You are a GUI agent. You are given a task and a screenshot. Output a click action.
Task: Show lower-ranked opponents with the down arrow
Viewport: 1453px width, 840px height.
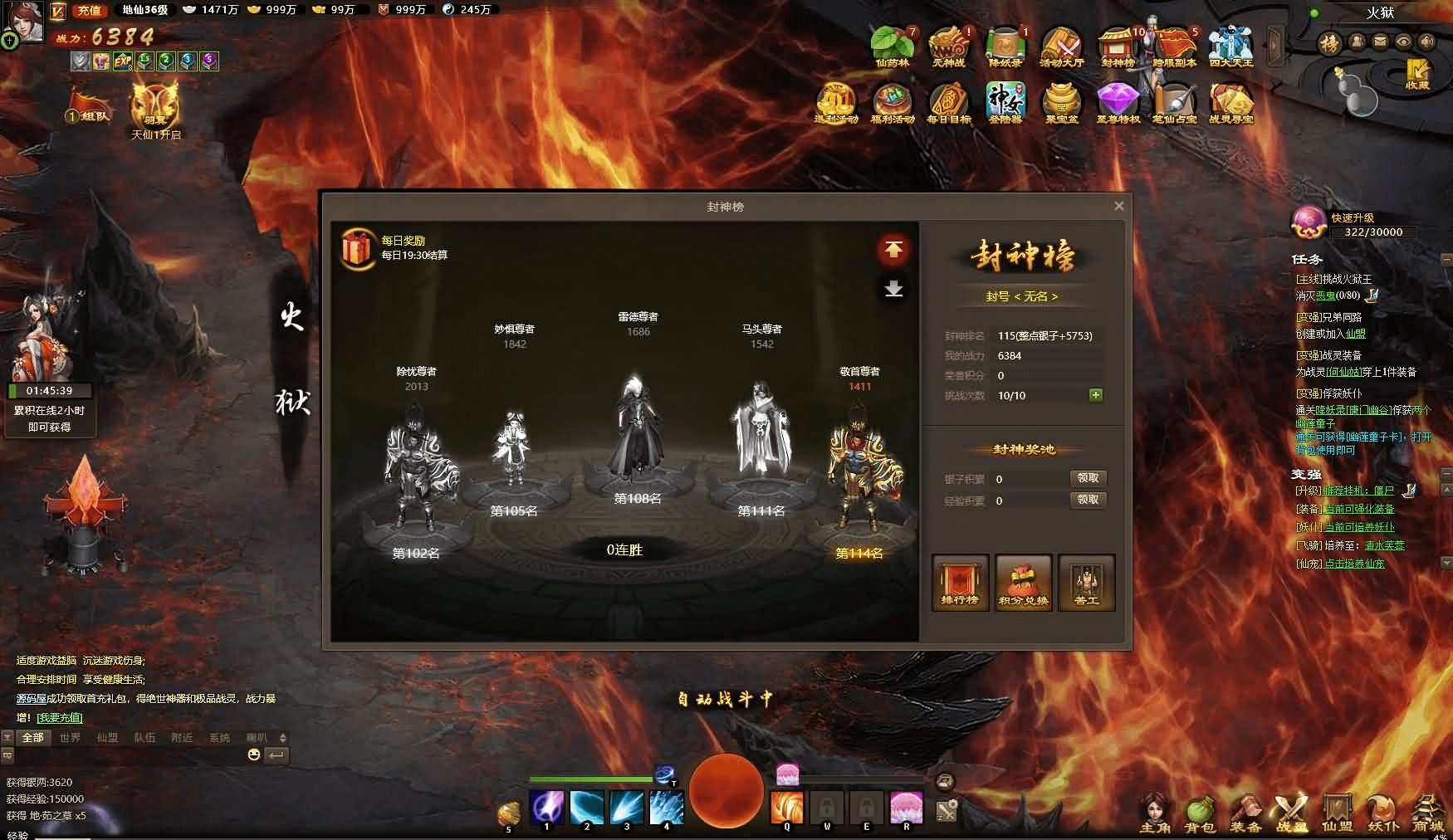[x=893, y=289]
